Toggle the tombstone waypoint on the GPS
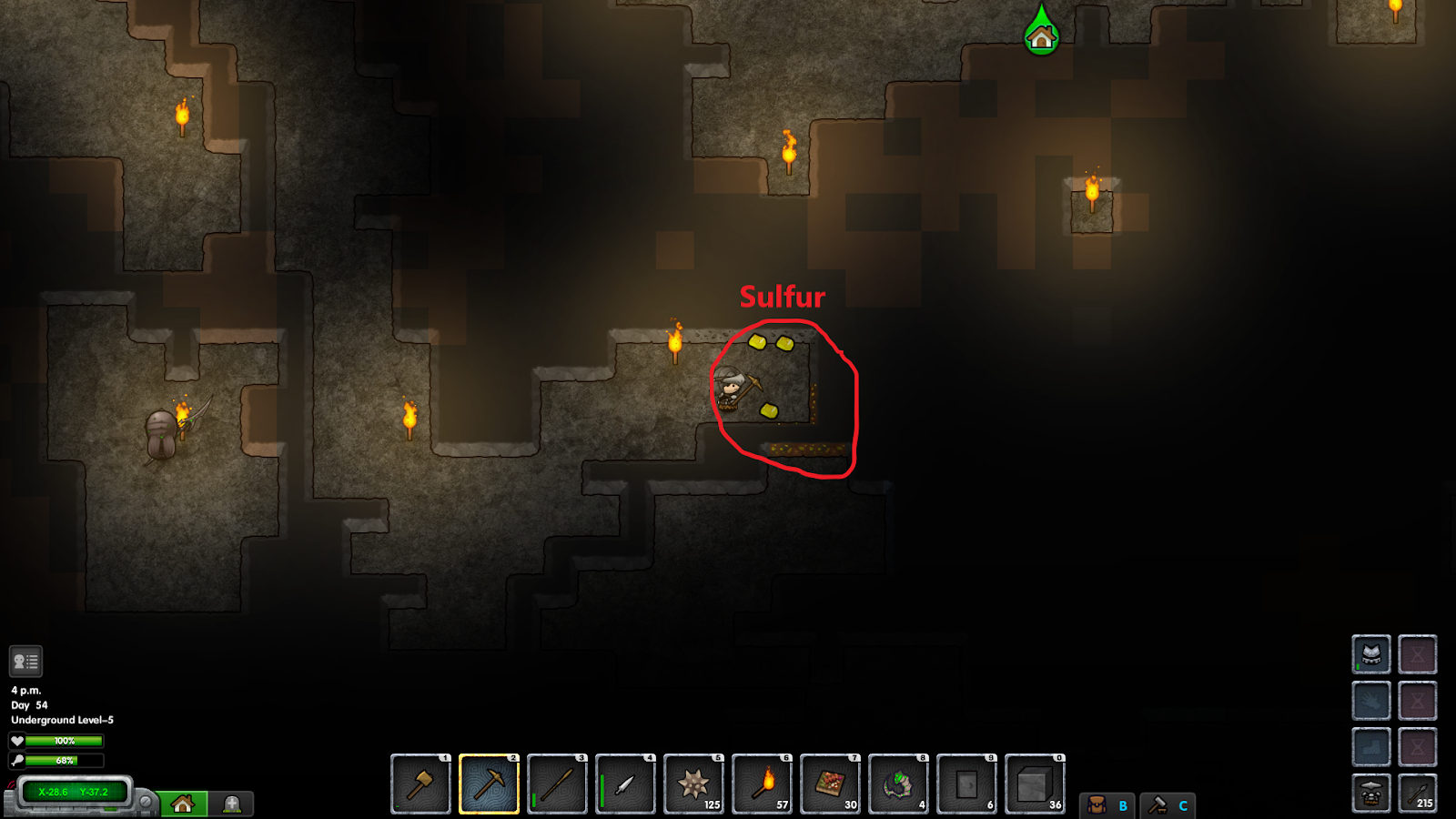1456x819 pixels. tap(230, 804)
